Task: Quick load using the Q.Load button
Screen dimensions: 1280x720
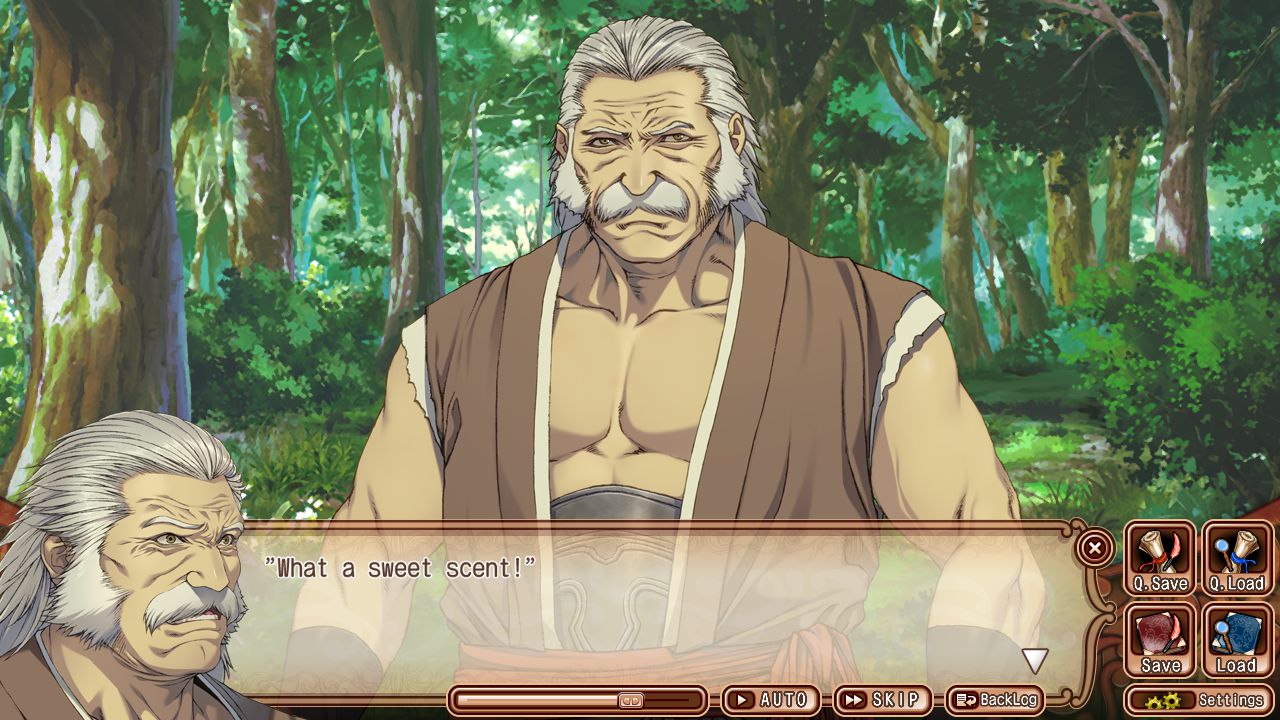Action: (1237, 558)
